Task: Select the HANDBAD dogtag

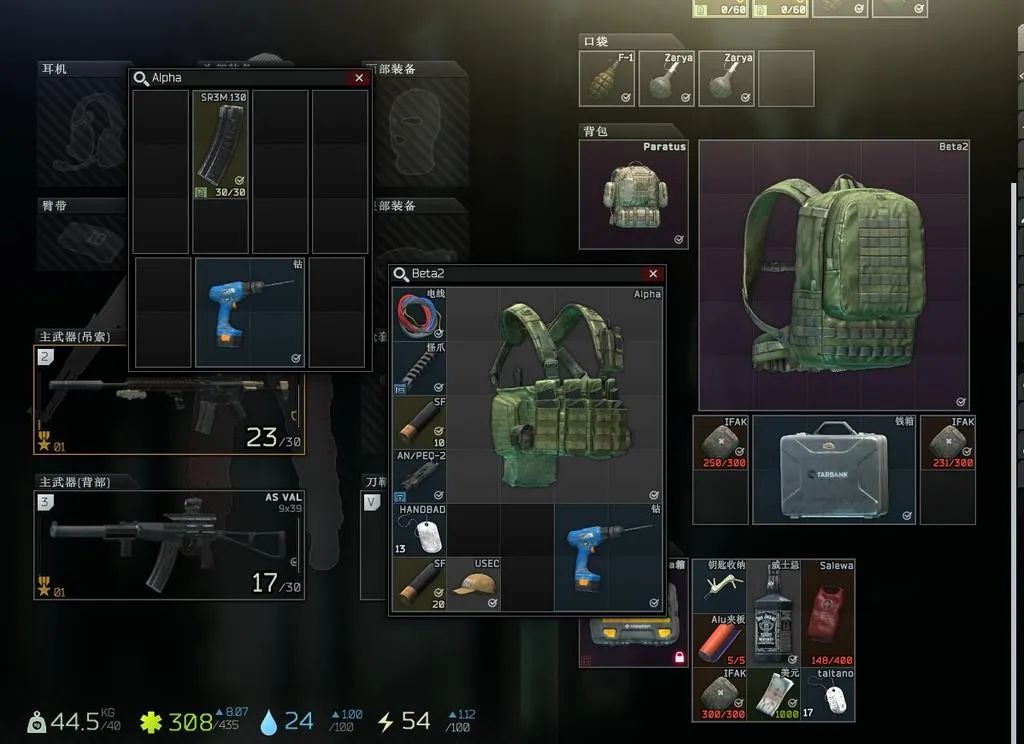Action: pos(419,530)
